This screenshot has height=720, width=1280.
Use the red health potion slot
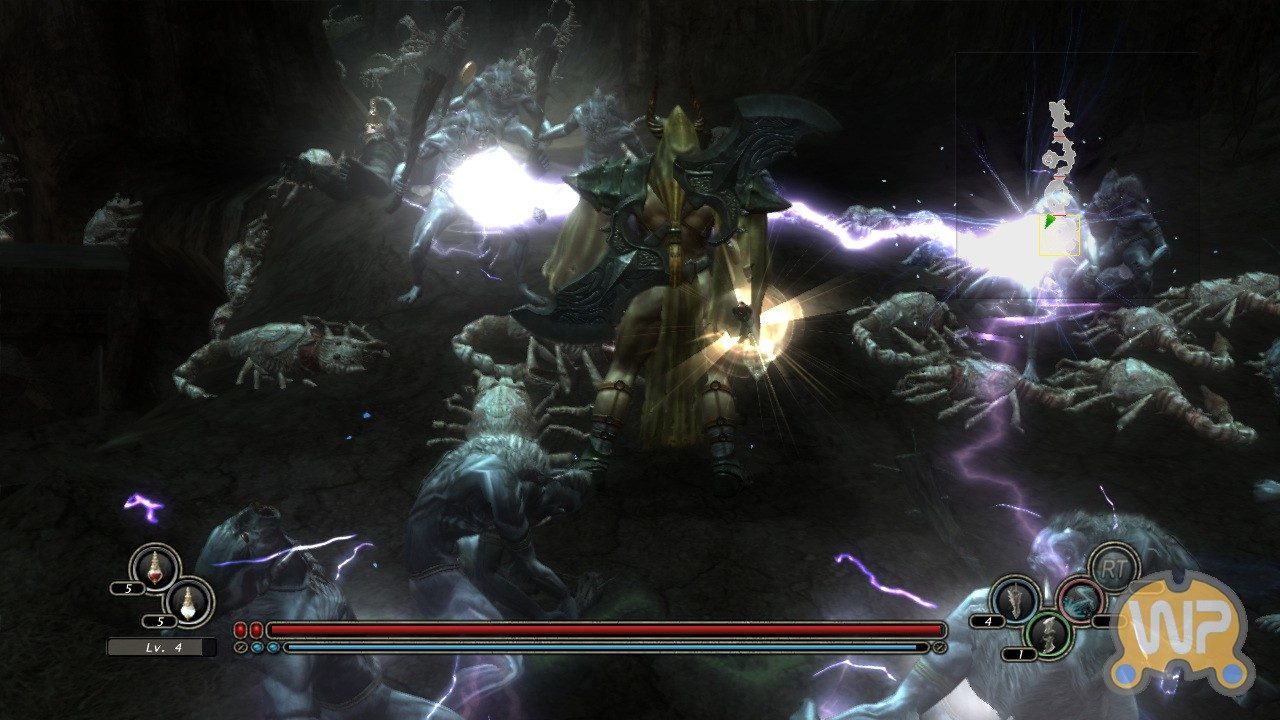pos(155,567)
